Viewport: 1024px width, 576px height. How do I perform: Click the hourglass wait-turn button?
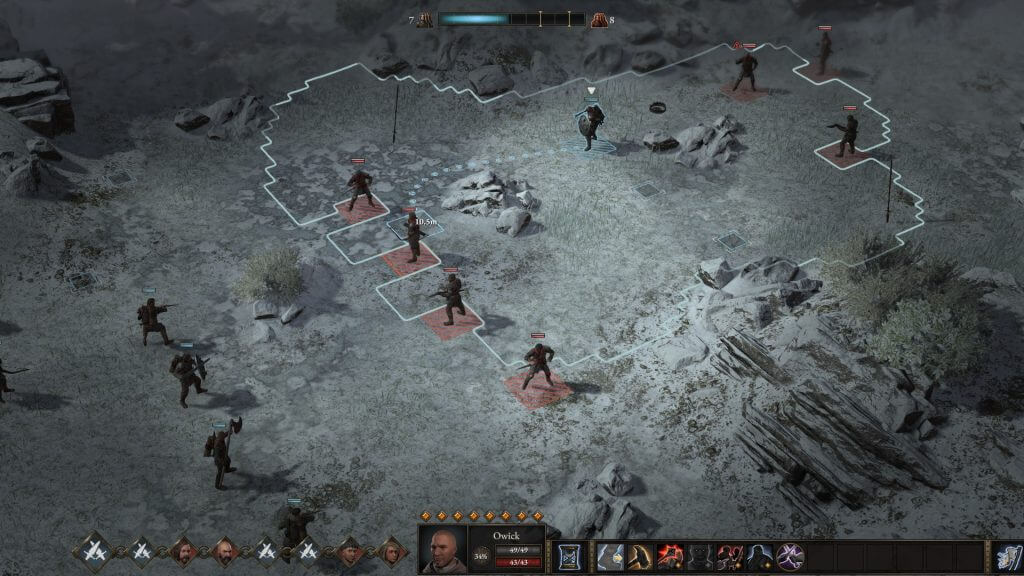click(570, 557)
